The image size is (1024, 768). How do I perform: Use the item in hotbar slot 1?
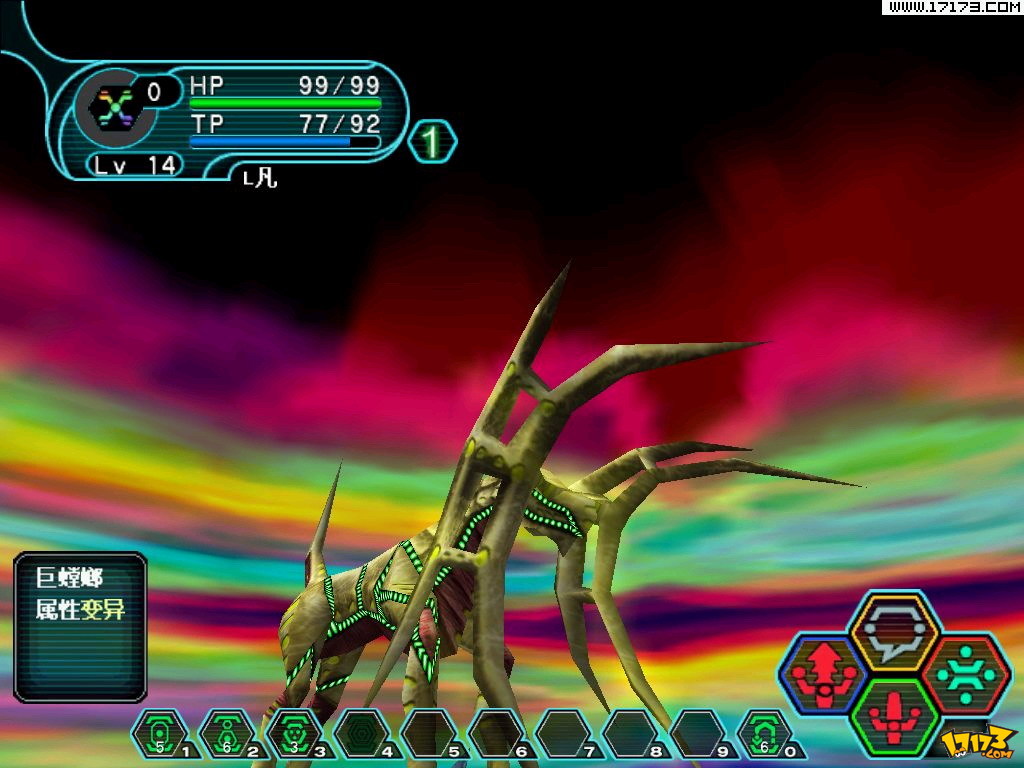(x=160, y=735)
